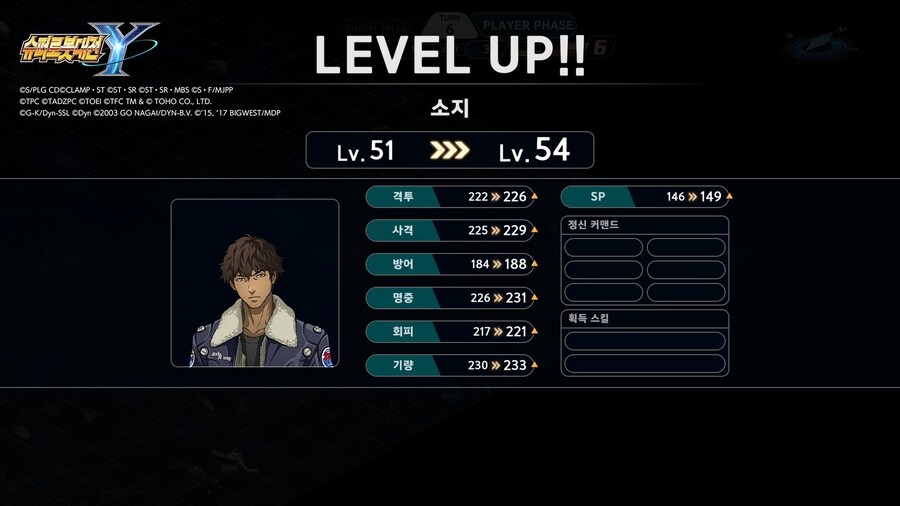This screenshot has height=506, width=900.
Task: Select the 방어 stat row
Action: point(451,264)
